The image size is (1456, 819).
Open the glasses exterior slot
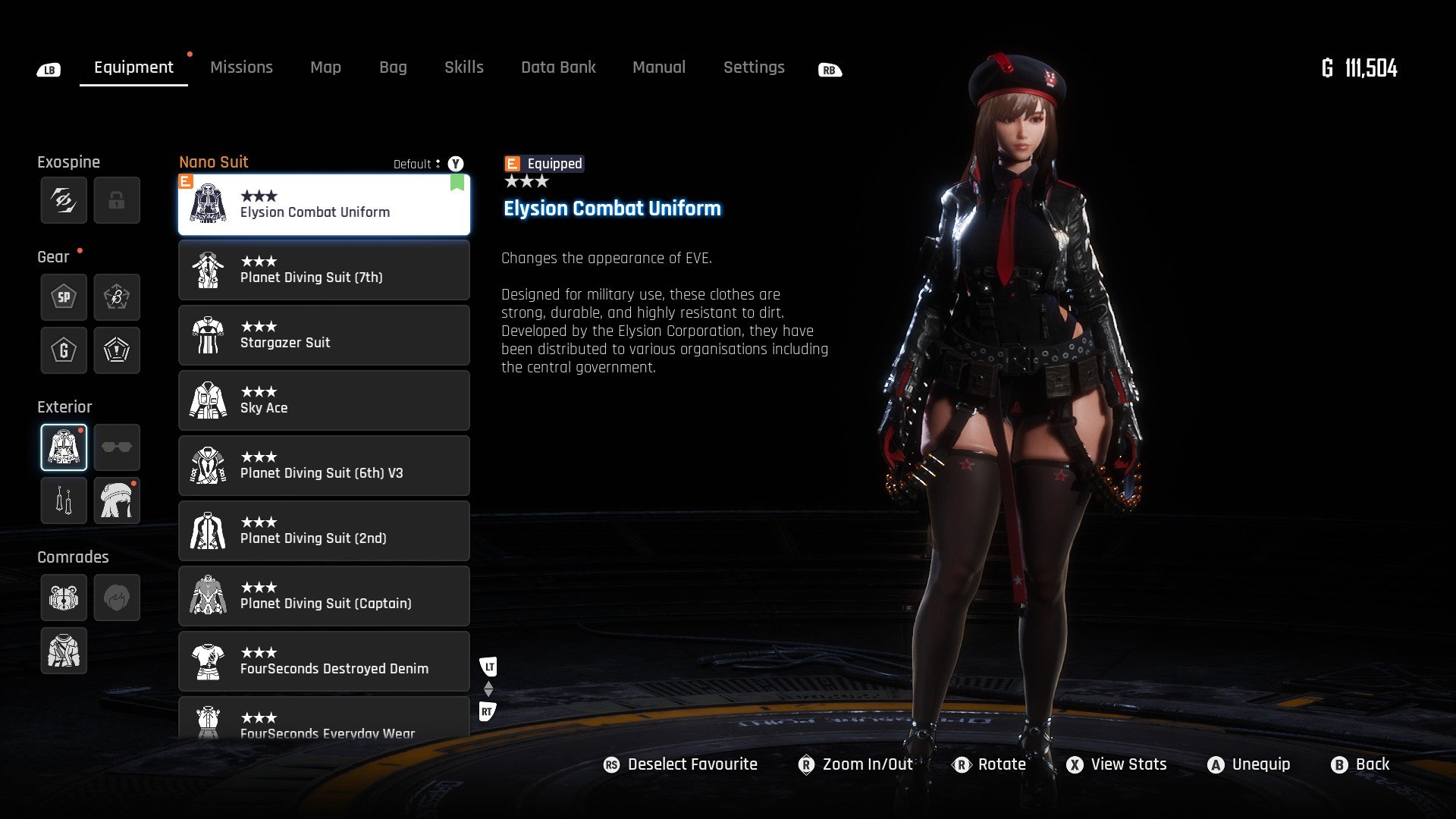pyautogui.click(x=117, y=447)
